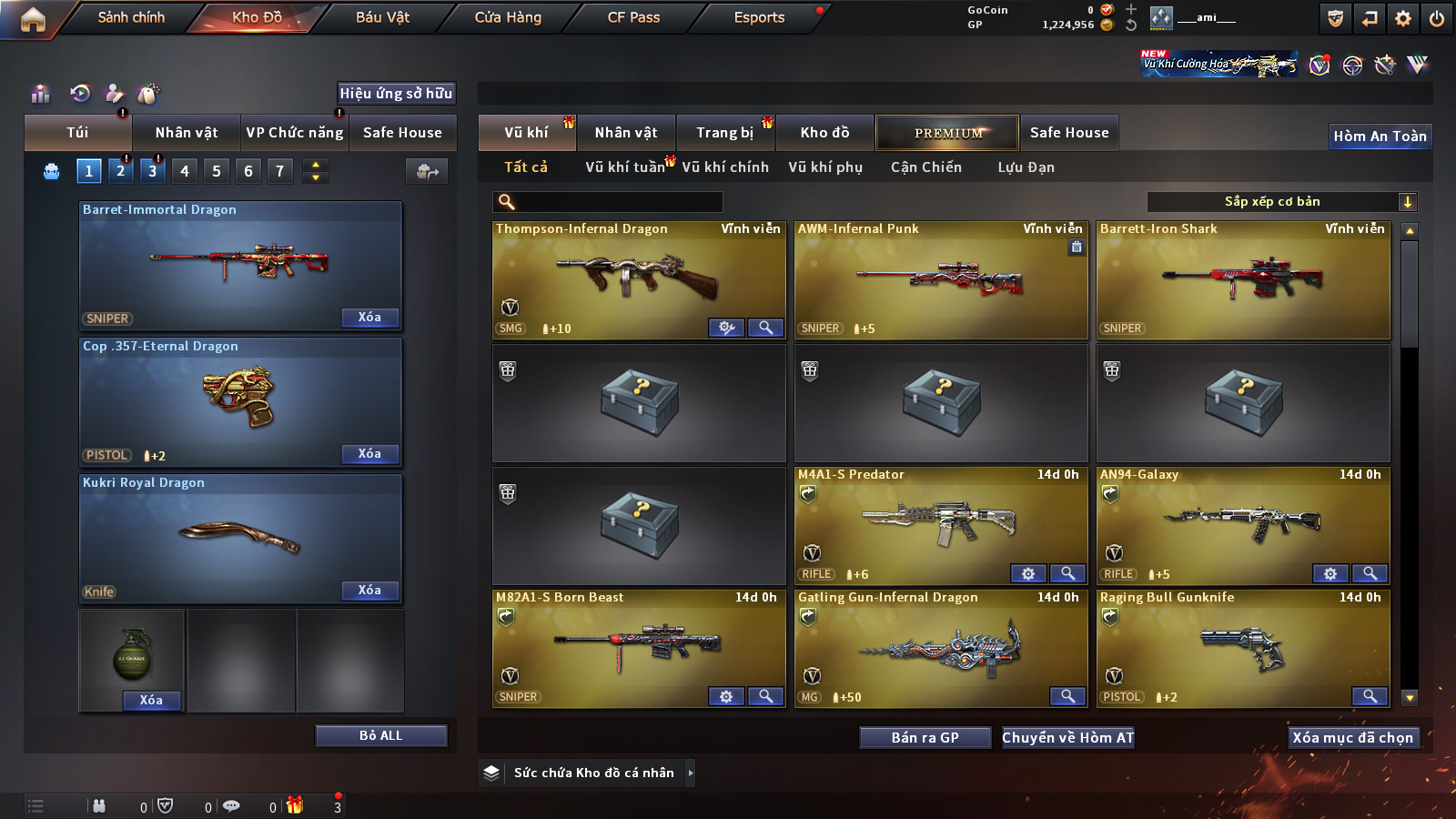Screen dimensions: 1456x819
Task: Click the Bỏ ALL button
Action: (x=380, y=735)
